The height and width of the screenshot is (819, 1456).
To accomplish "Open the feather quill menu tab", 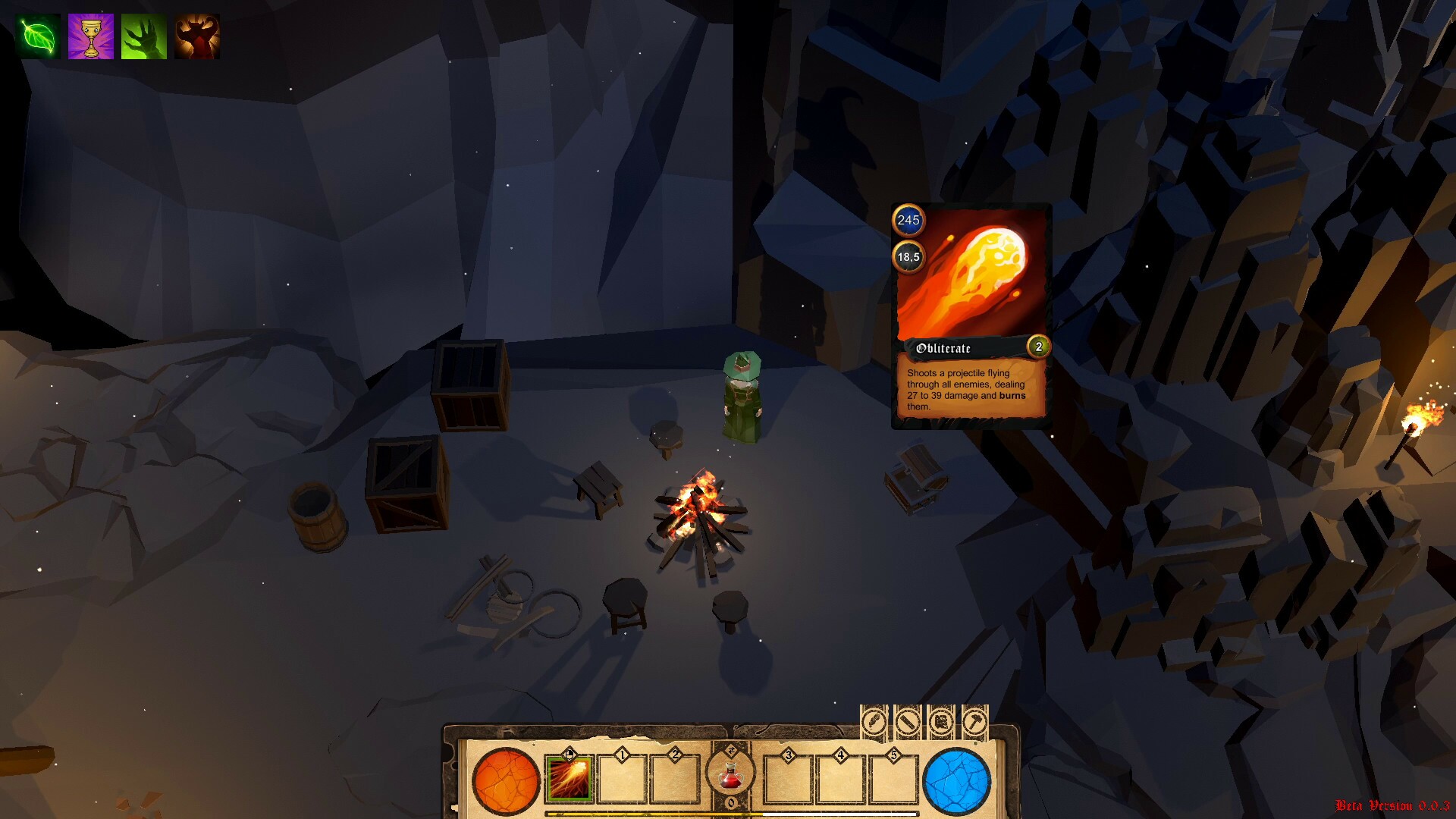I will point(873,720).
